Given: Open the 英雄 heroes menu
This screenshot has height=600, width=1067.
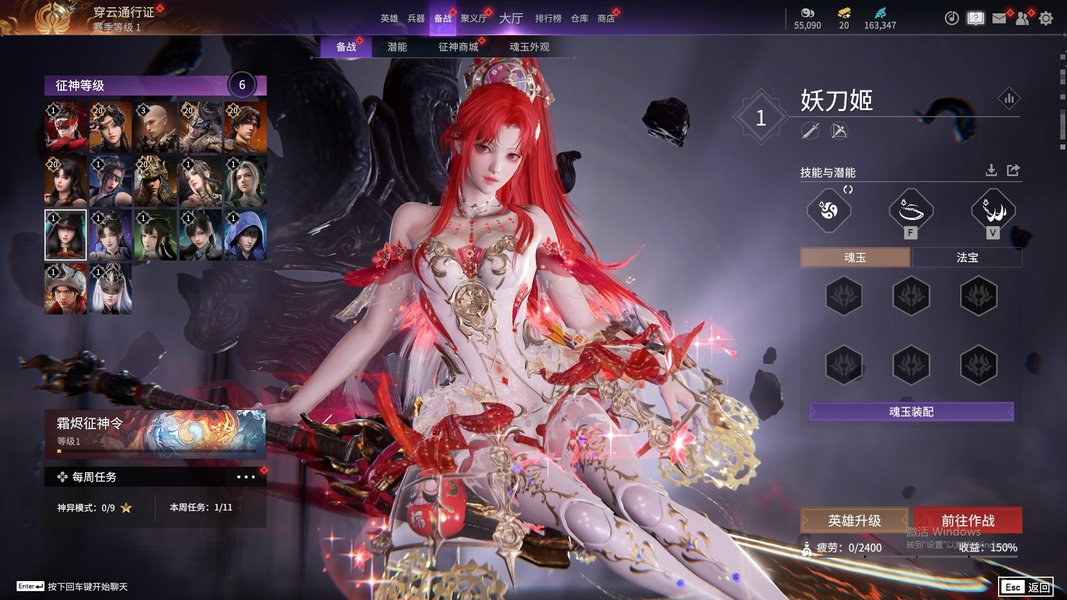Looking at the screenshot, I should pyautogui.click(x=389, y=18).
